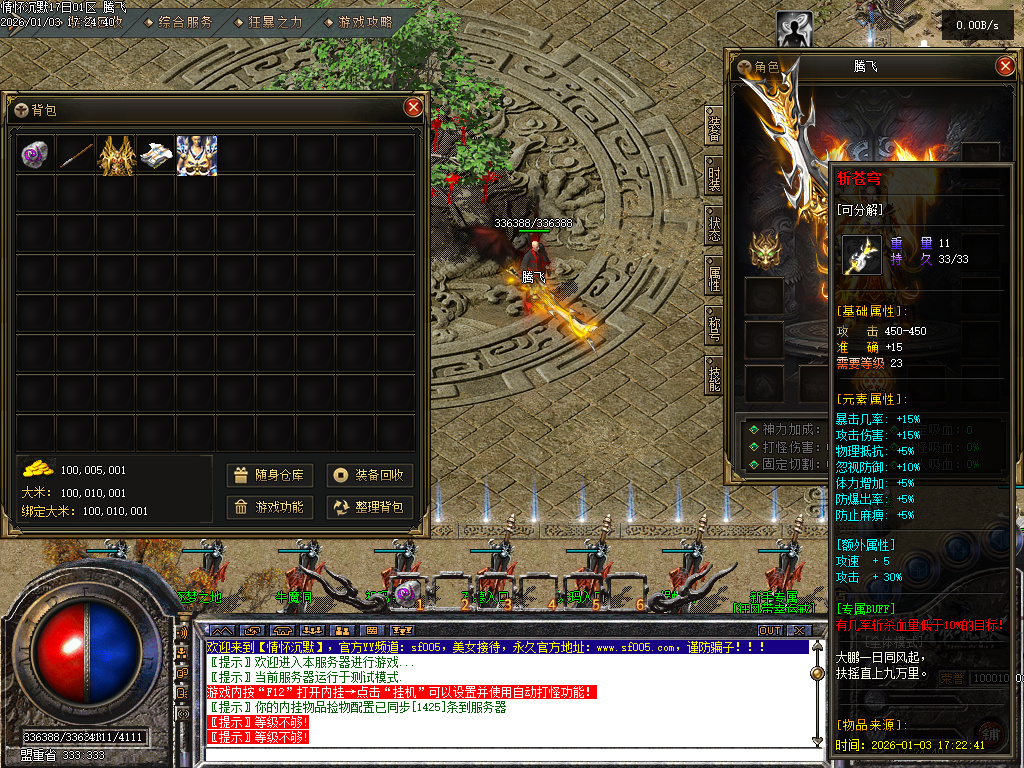Choose the golden armor item in the bag

click(116, 155)
